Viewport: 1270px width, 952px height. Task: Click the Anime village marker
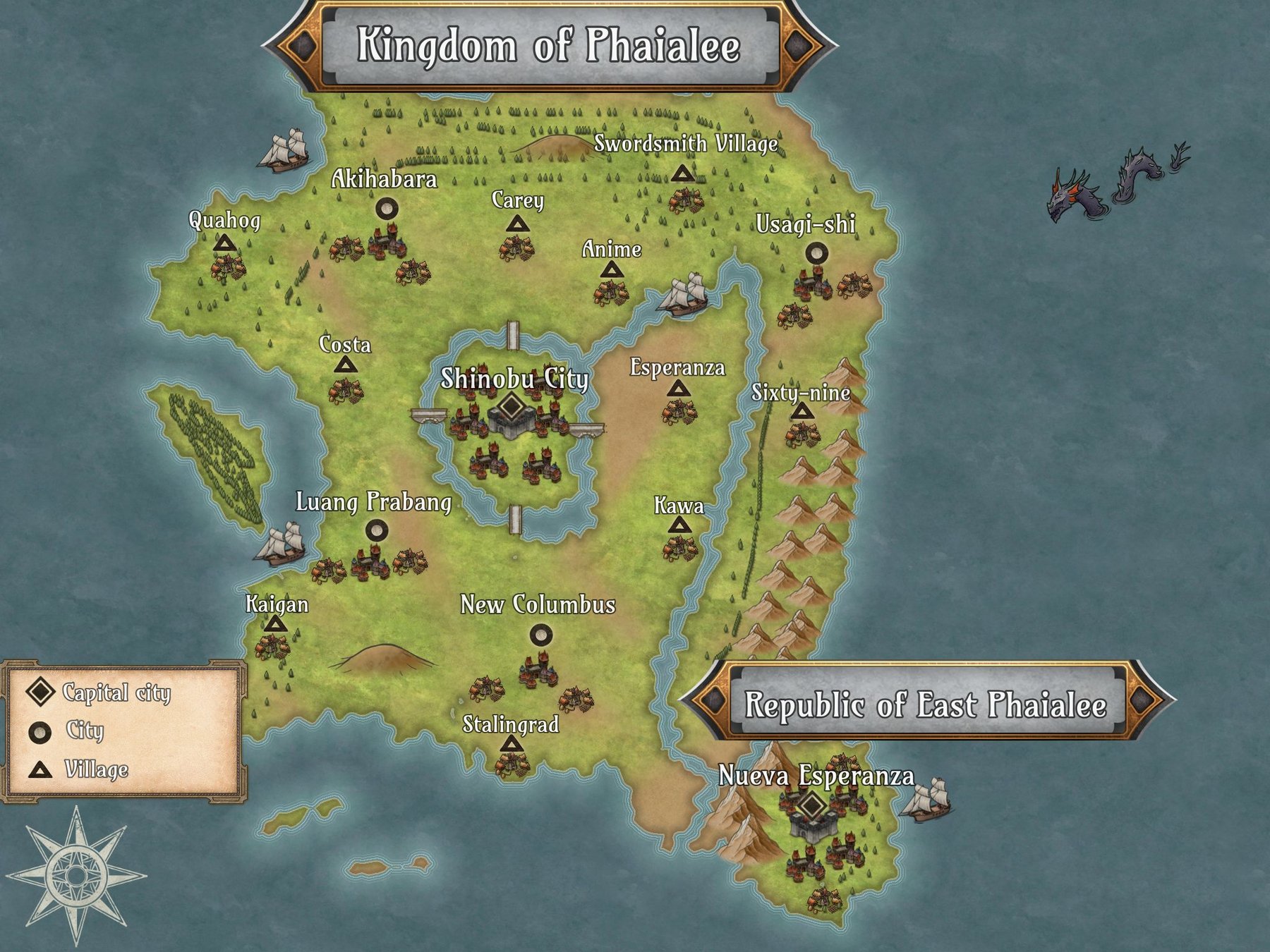tap(611, 270)
